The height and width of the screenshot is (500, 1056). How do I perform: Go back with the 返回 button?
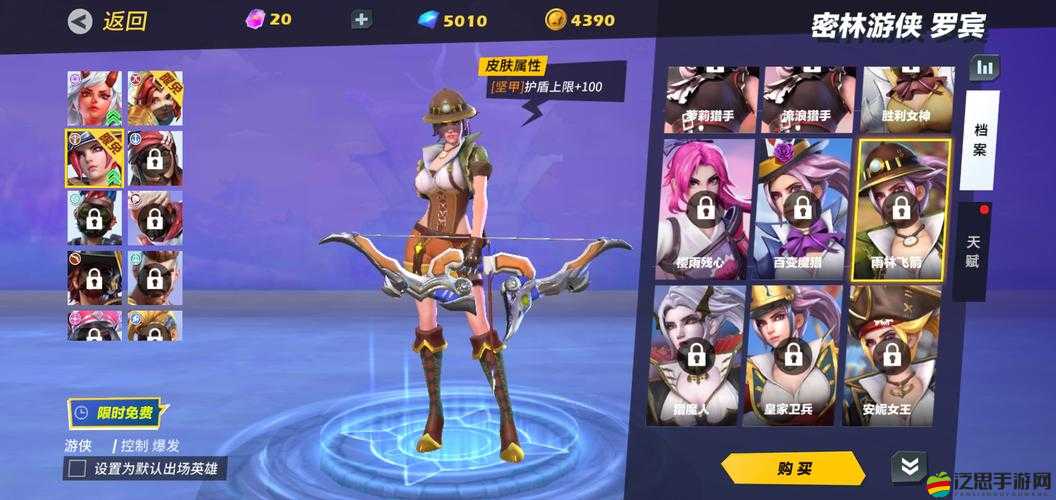pos(108,21)
